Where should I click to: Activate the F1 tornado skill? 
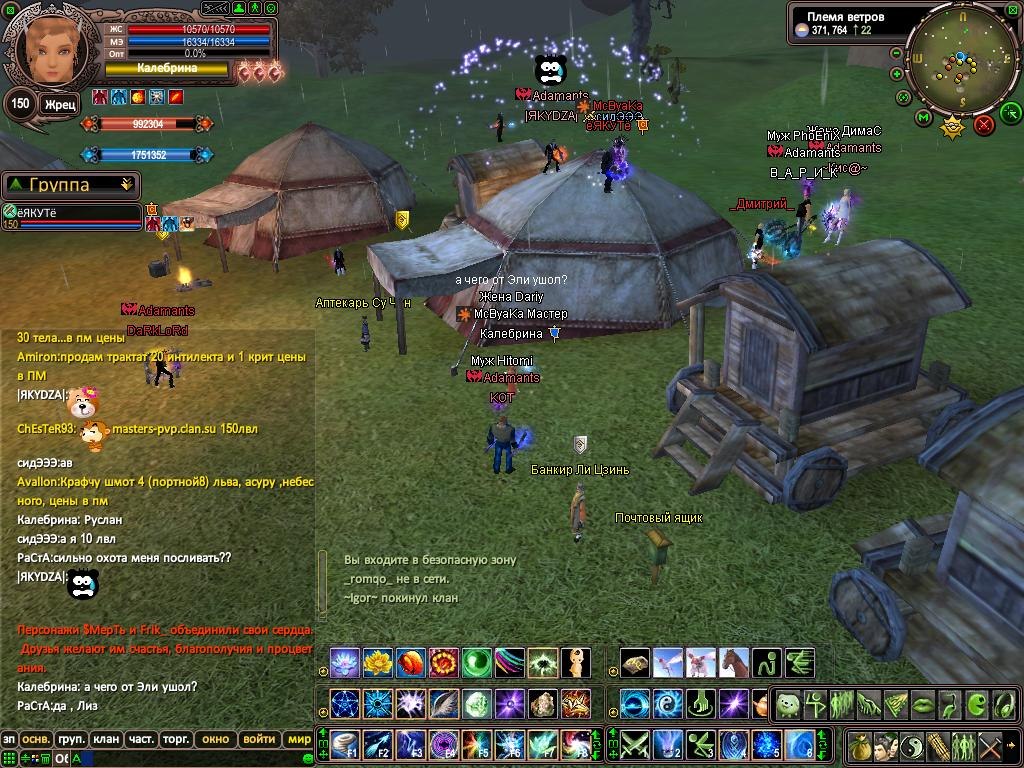coord(343,744)
